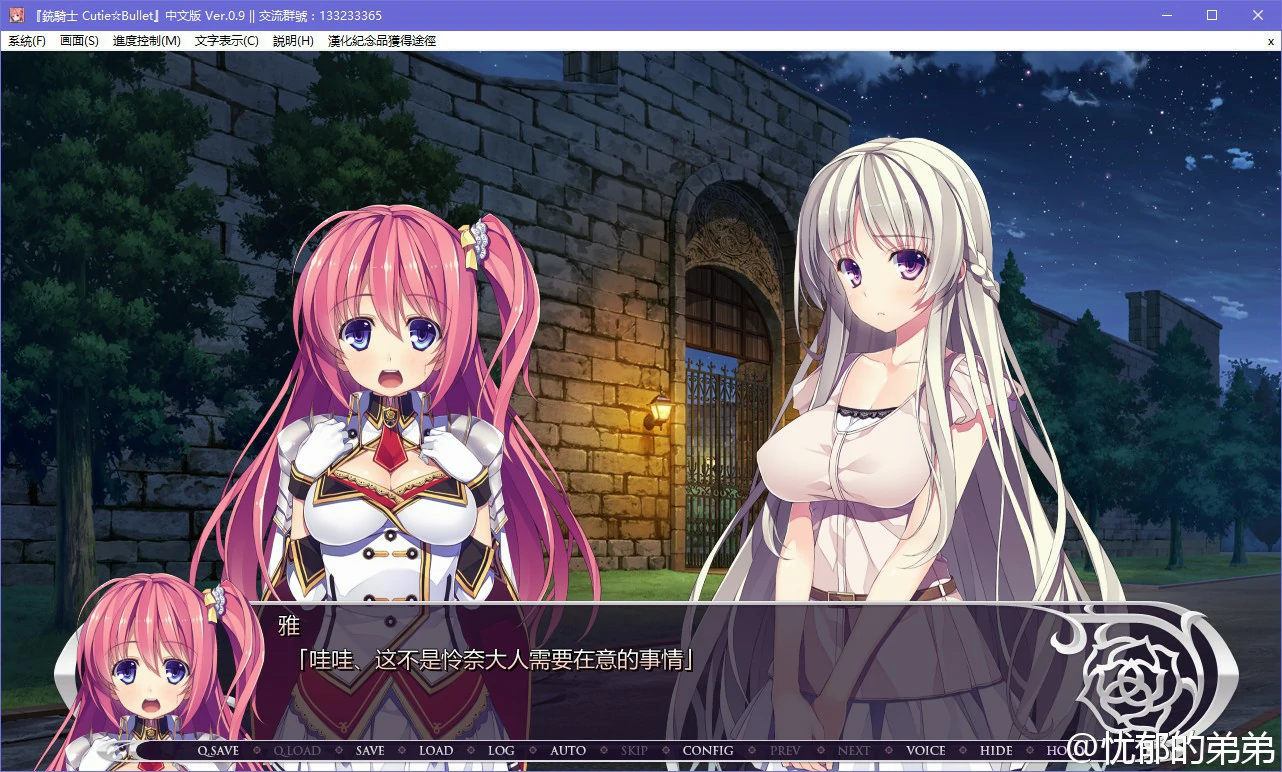Click the rose emblem beside the dialogue box
The height and width of the screenshot is (772, 1282).
(x=1128, y=681)
